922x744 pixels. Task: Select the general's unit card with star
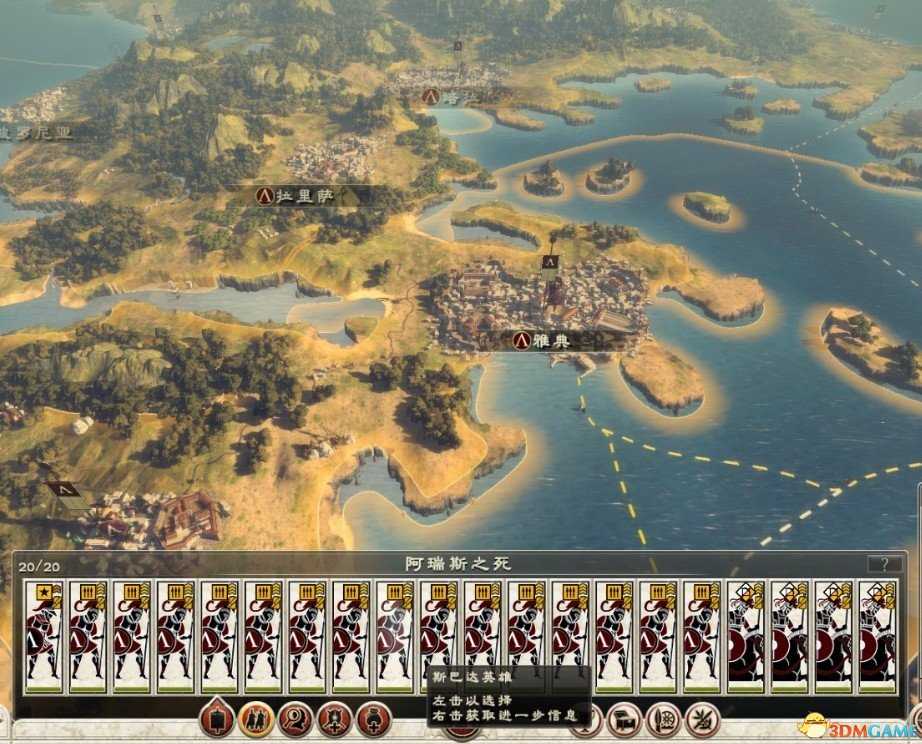(x=44, y=636)
